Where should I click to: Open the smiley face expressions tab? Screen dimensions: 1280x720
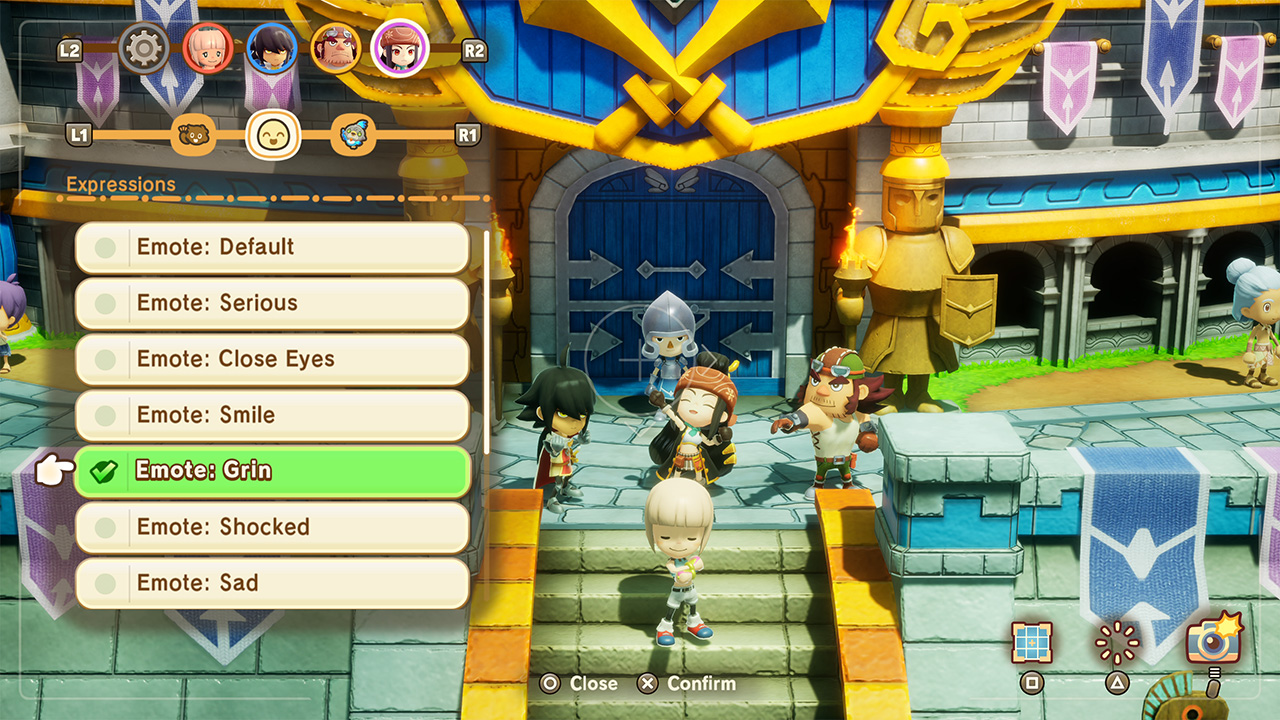point(273,134)
